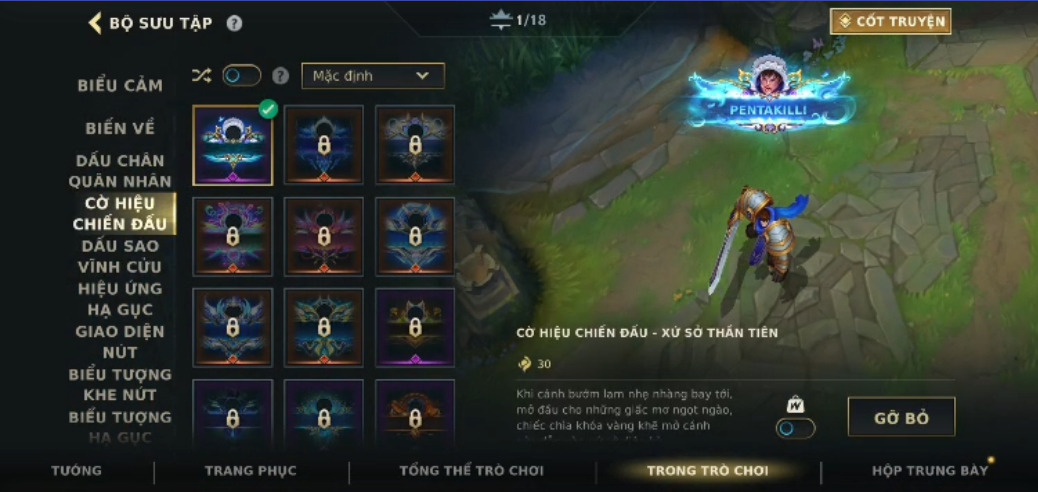
Task: Toggle the shuffle switch above the banner grid
Action: coord(241,76)
